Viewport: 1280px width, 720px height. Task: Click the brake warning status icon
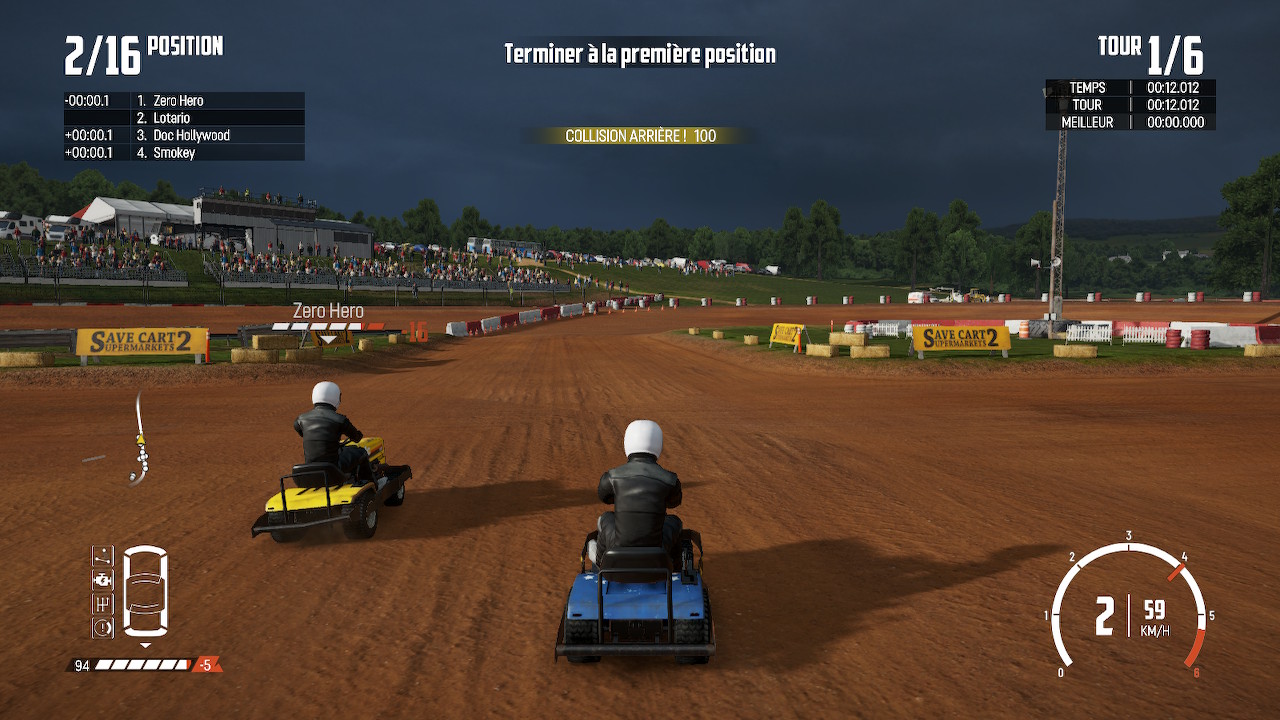tap(102, 627)
